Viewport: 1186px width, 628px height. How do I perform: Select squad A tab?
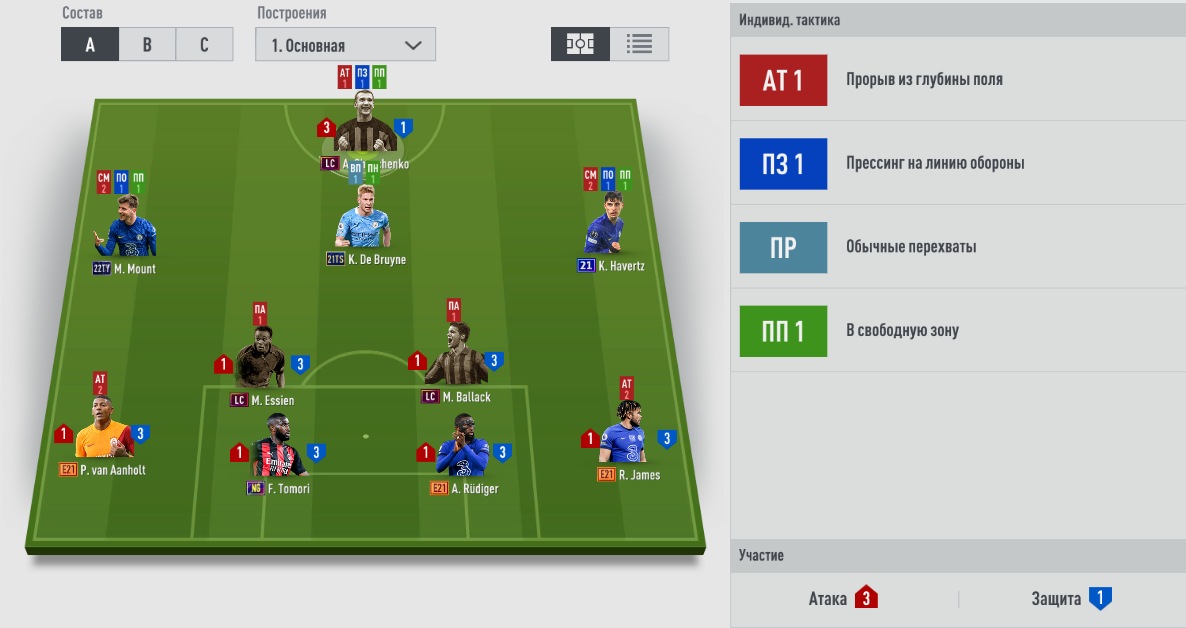pyautogui.click(x=90, y=45)
